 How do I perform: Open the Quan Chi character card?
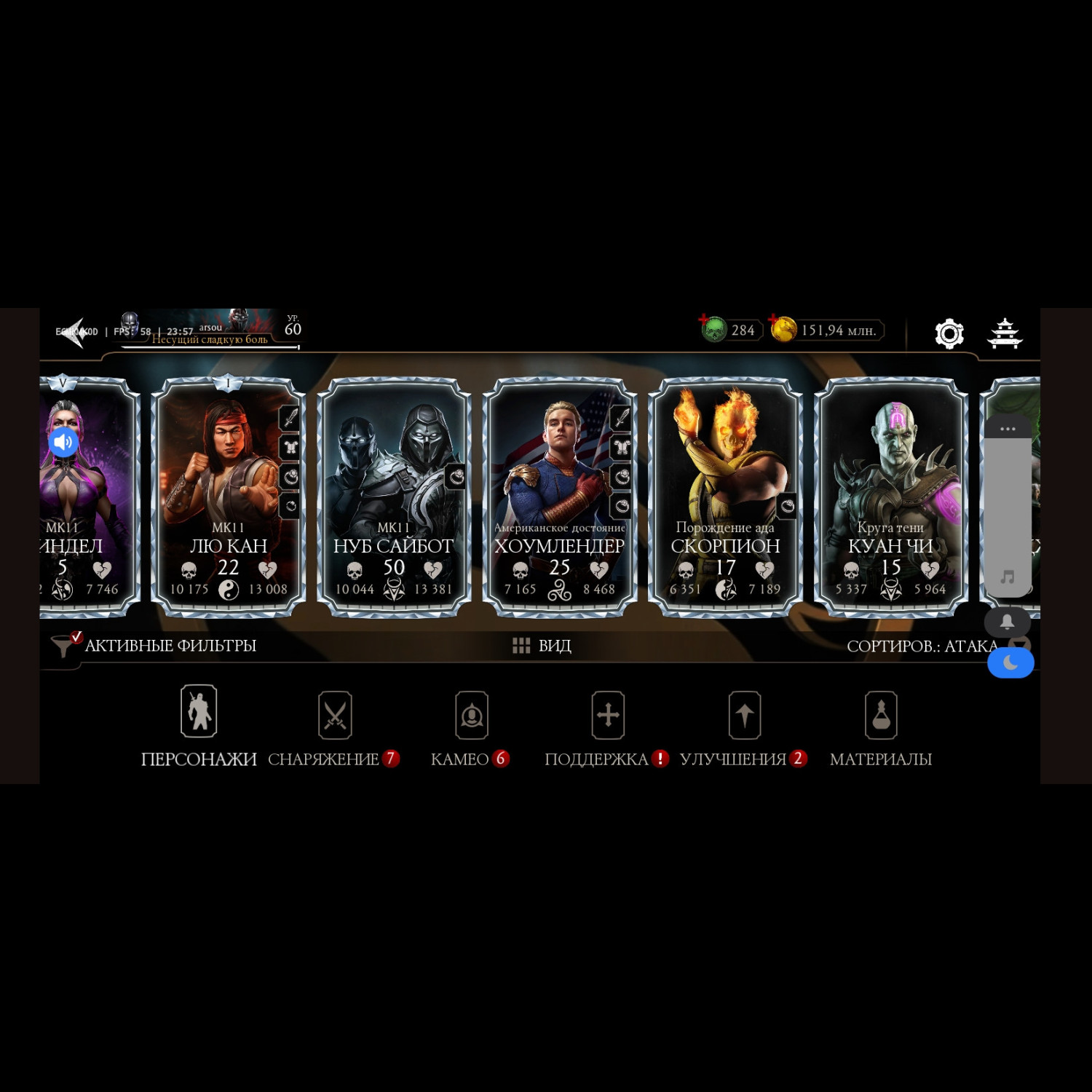tap(890, 496)
